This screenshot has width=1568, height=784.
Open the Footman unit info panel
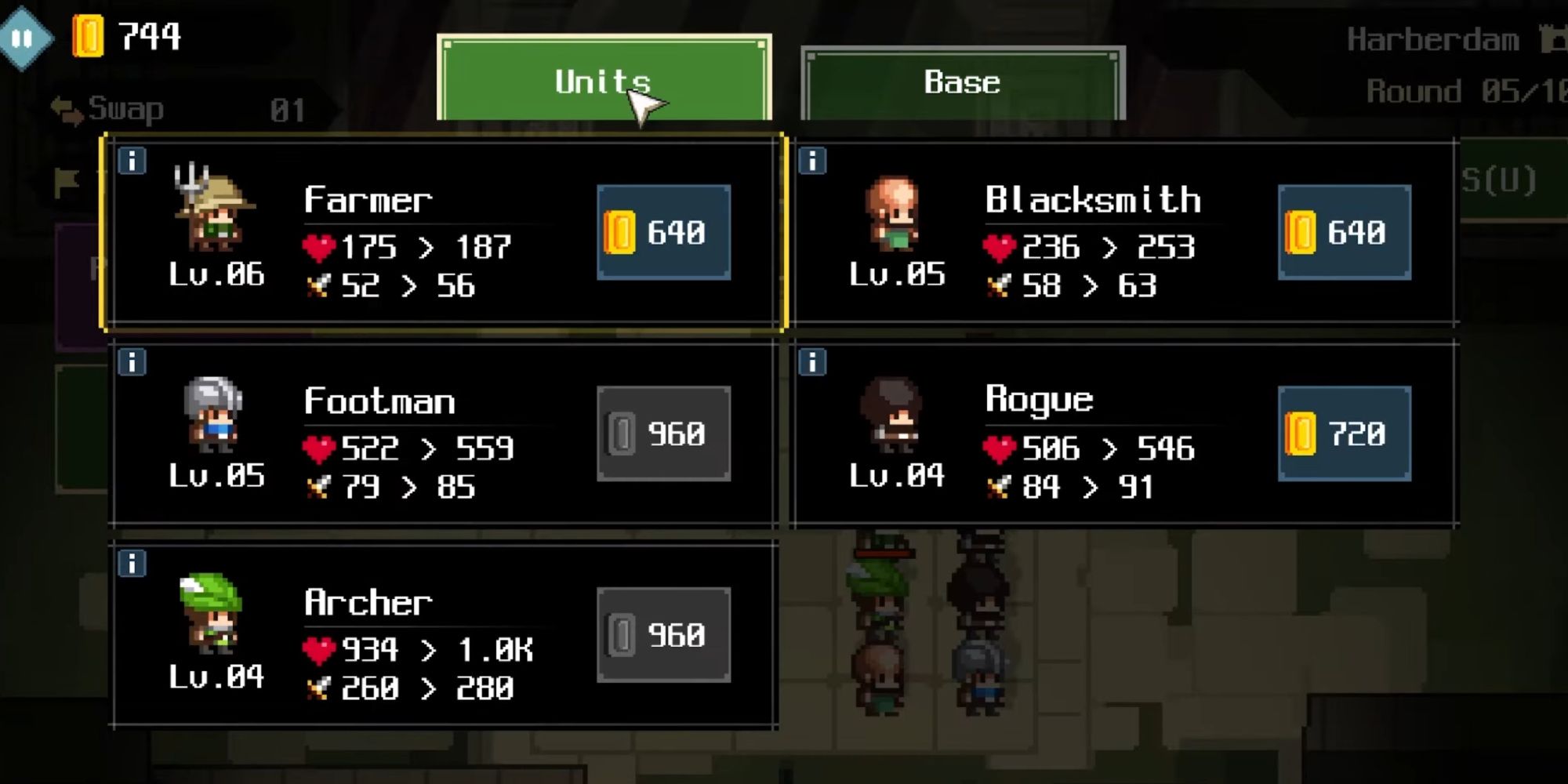point(131,363)
